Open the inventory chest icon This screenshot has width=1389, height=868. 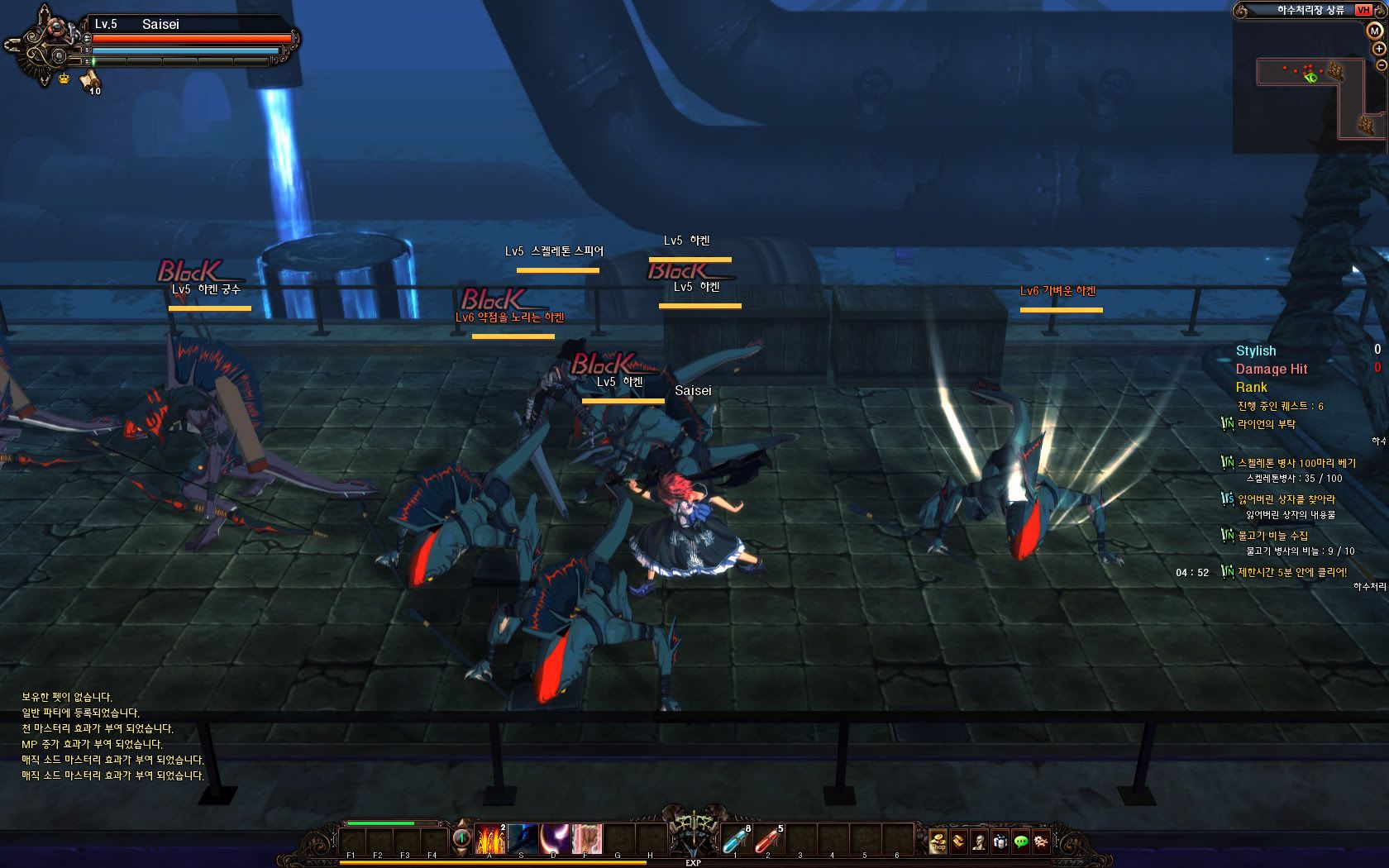point(958,842)
